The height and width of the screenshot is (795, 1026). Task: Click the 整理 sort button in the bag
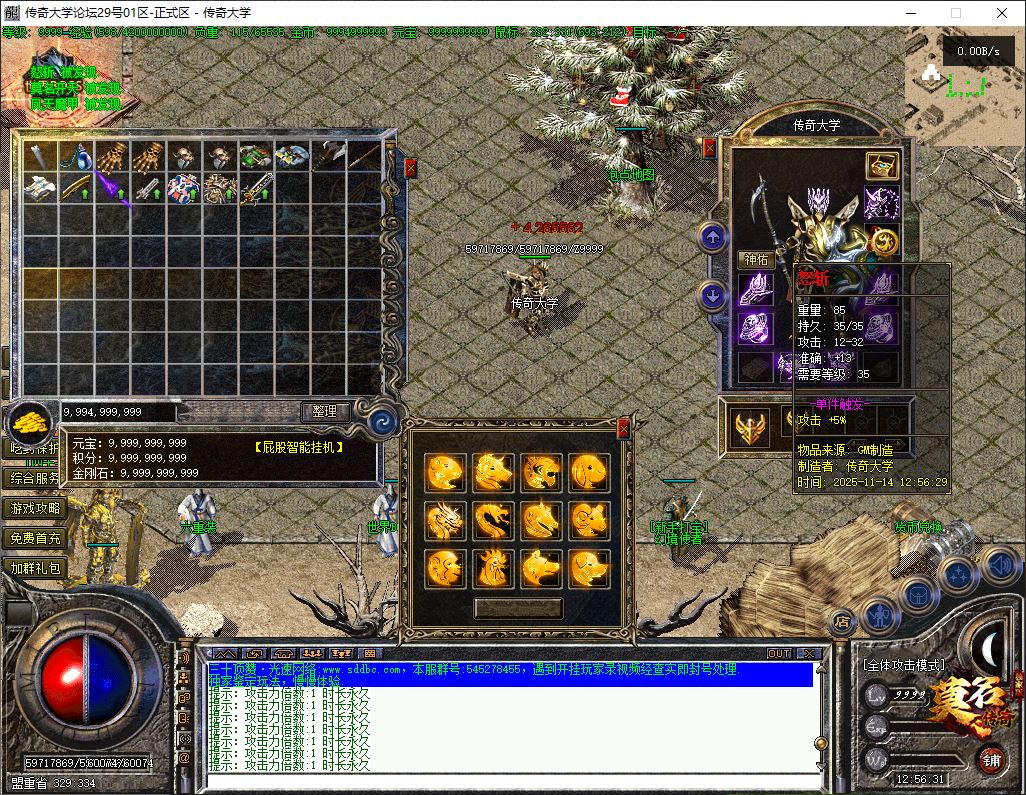click(325, 411)
